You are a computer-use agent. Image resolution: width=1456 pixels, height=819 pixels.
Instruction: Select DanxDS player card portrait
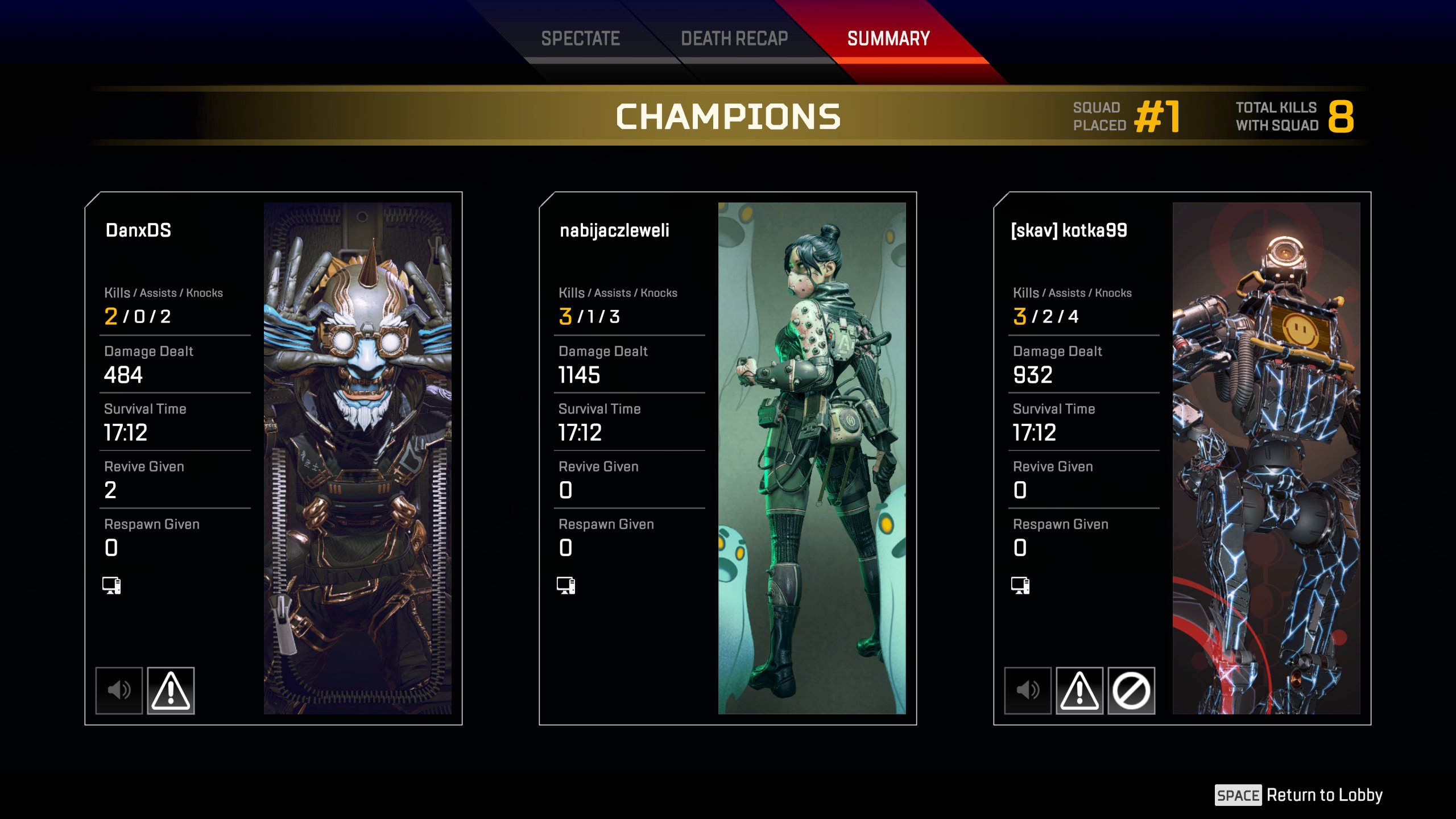click(x=357, y=458)
